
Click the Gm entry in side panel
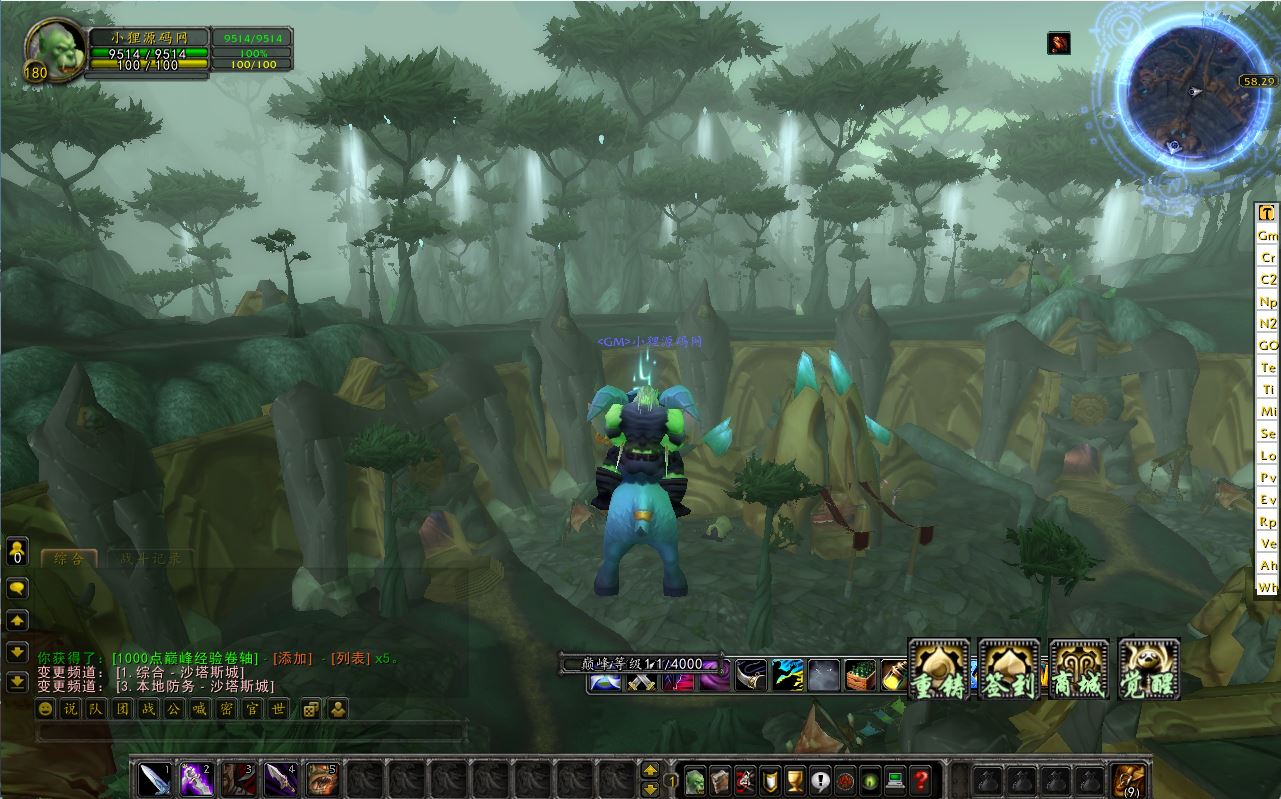[x=1267, y=236]
